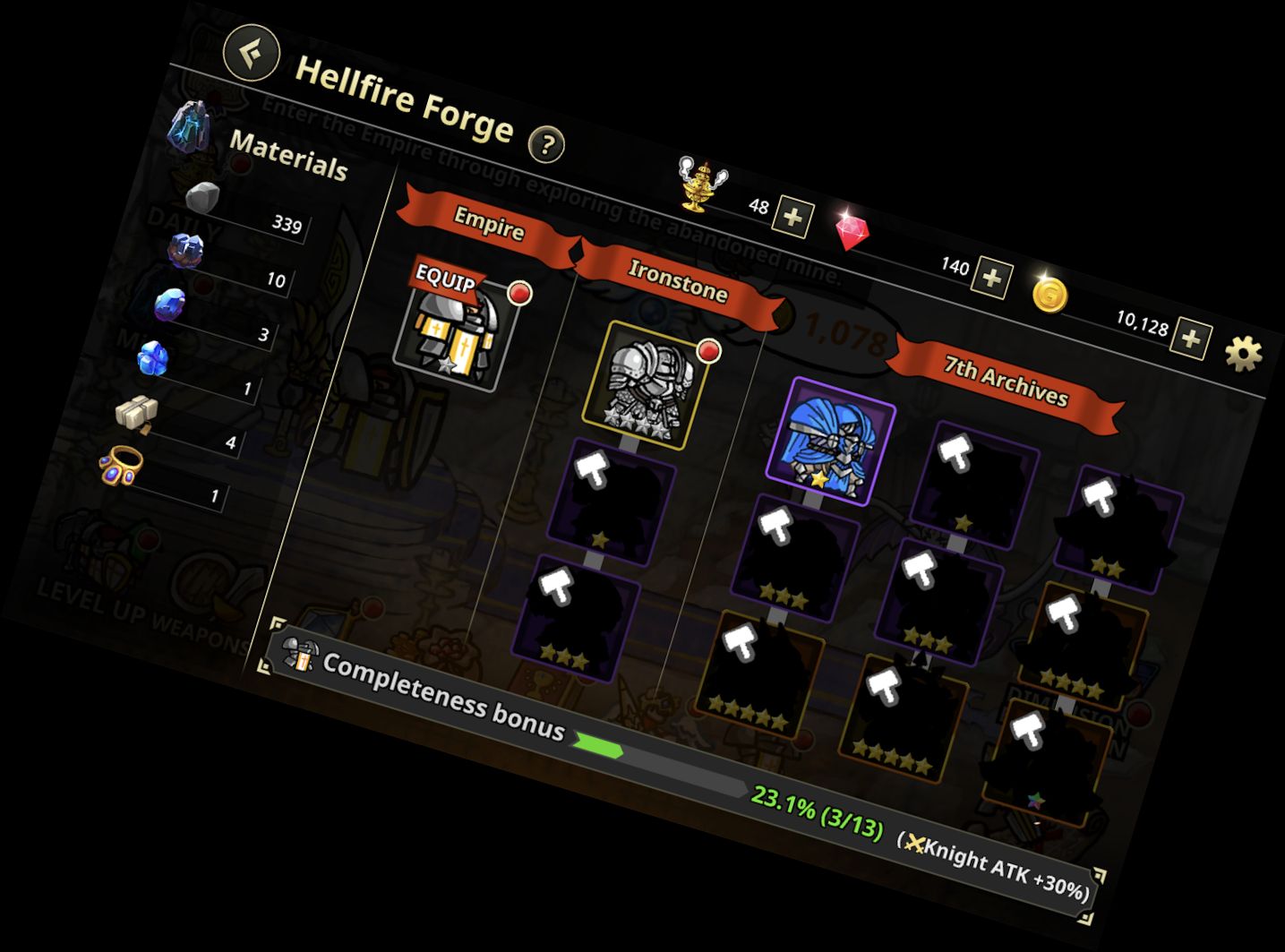The height and width of the screenshot is (952, 1285).
Task: Add more gold coins
Action: pyautogui.click(x=1192, y=339)
